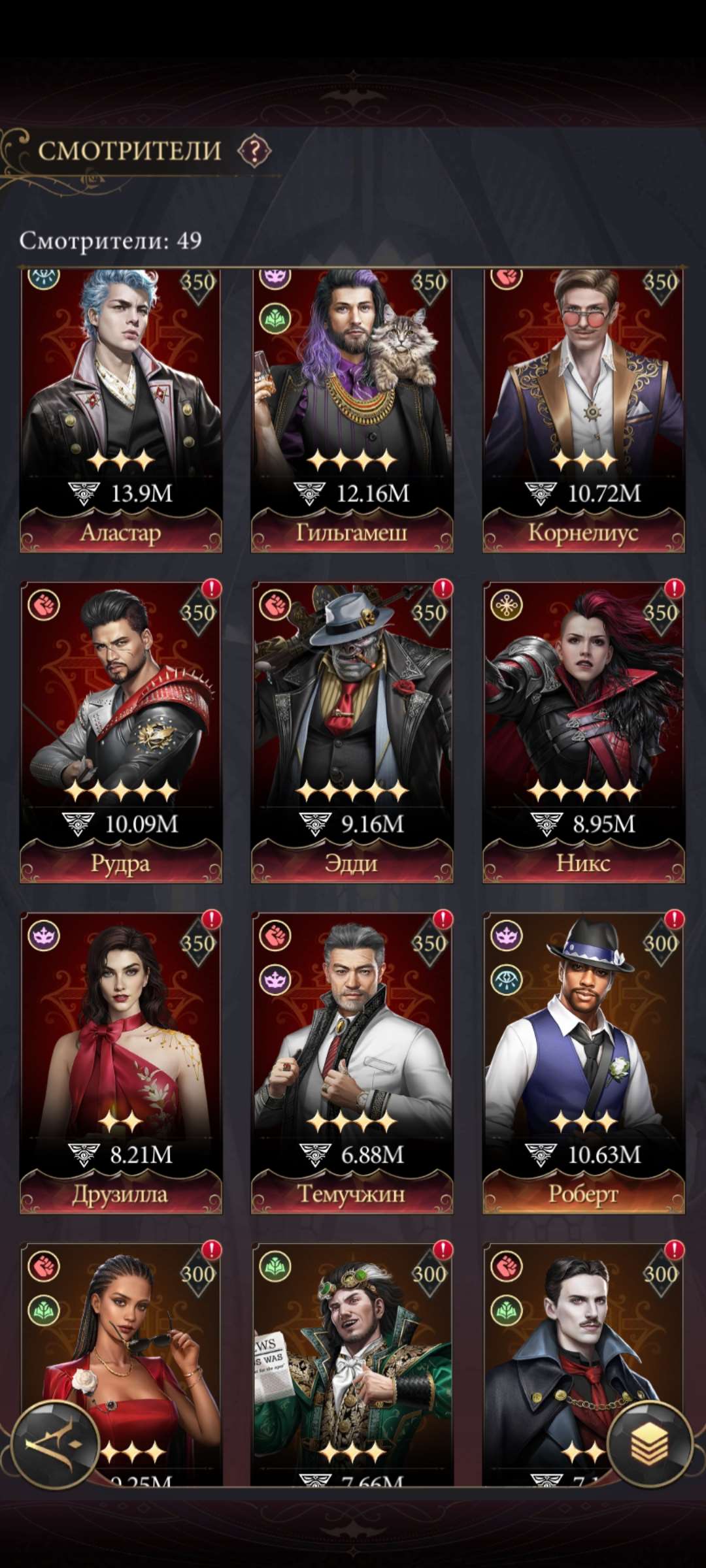Open the Смотрители help question mark
Screen dimensions: 706x1568
tap(254, 152)
